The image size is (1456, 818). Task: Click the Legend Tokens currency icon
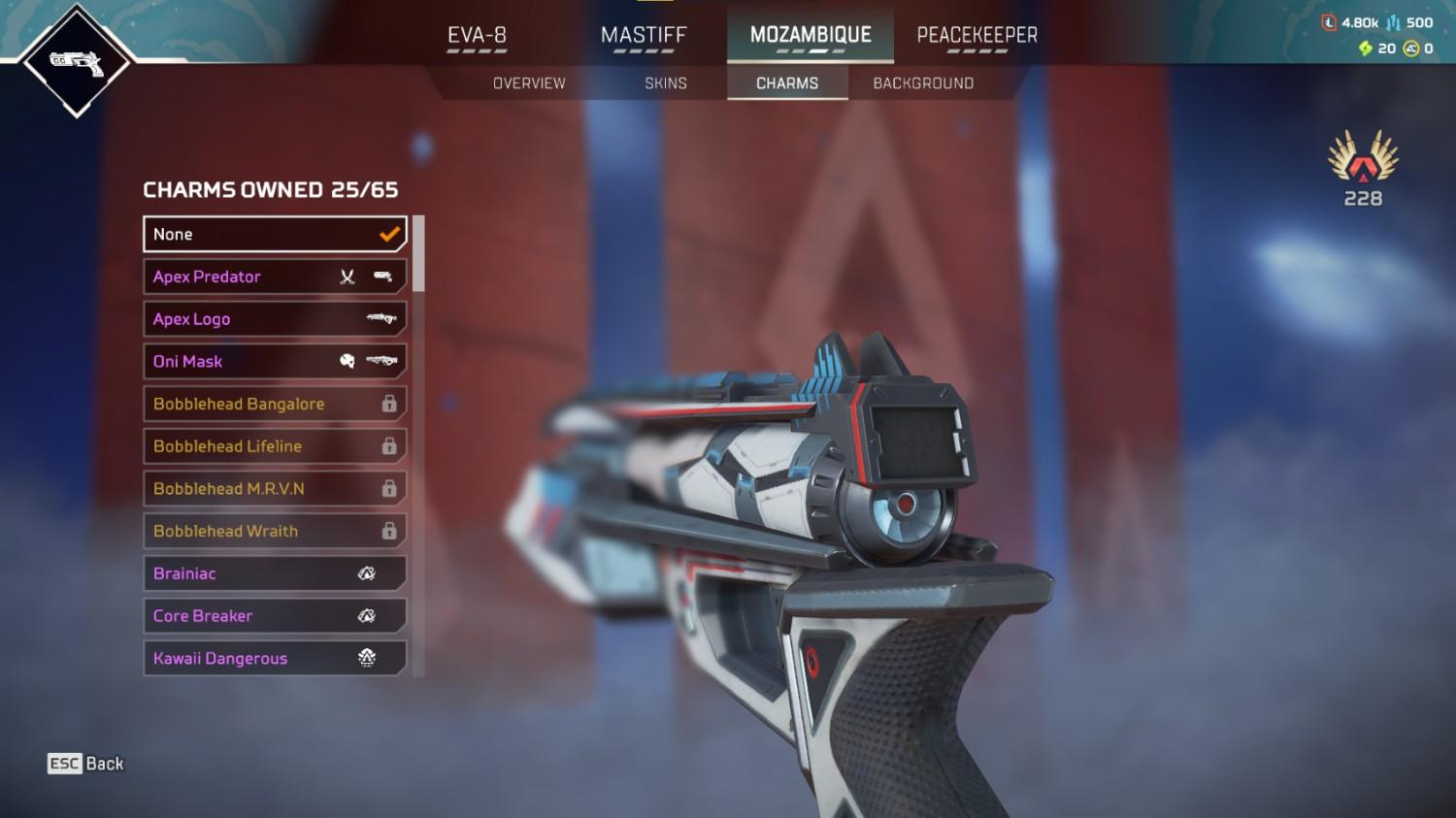click(x=1331, y=22)
